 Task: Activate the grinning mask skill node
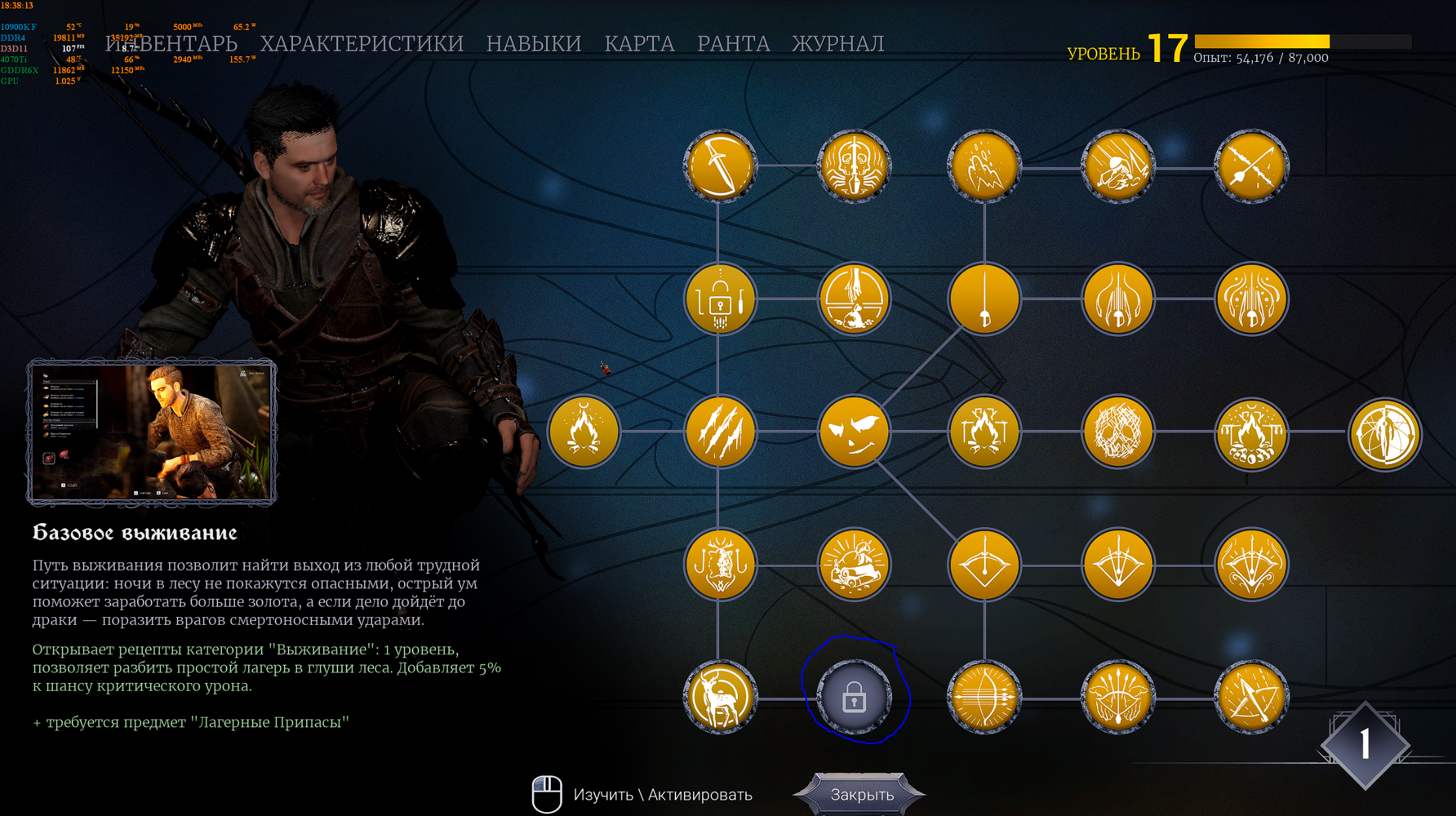click(854, 432)
